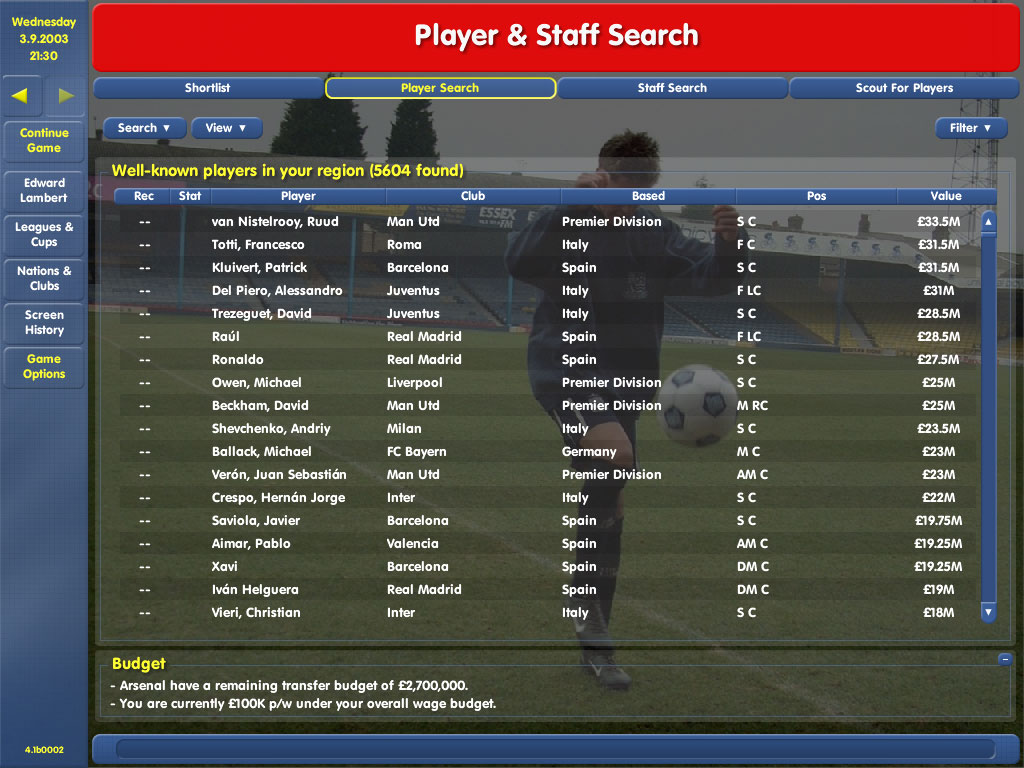Screen dimensions: 1024x768
Task: Select the Scout For Players tab
Action: (904, 88)
